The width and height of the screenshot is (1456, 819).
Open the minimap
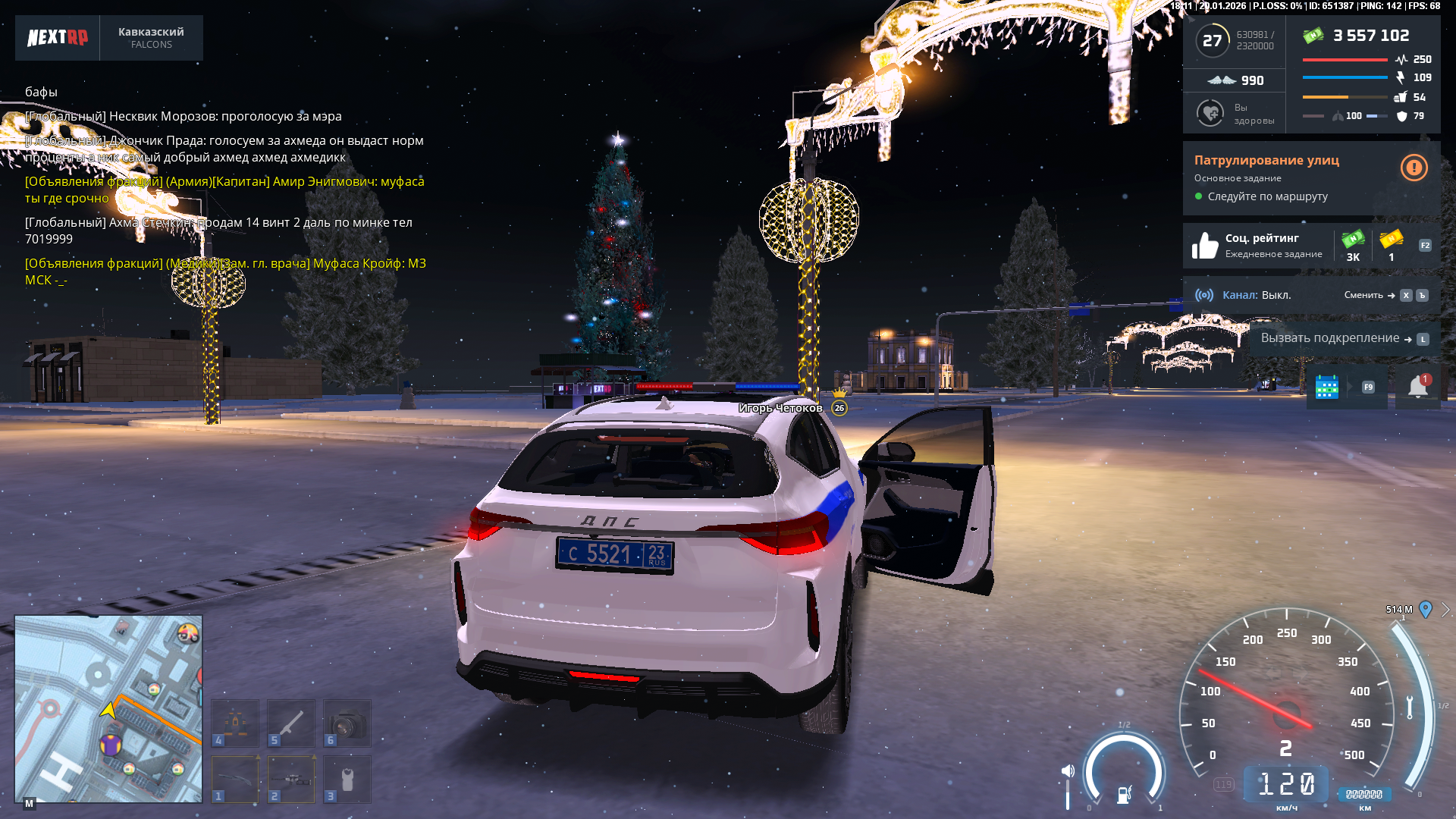pyautogui.click(x=108, y=708)
